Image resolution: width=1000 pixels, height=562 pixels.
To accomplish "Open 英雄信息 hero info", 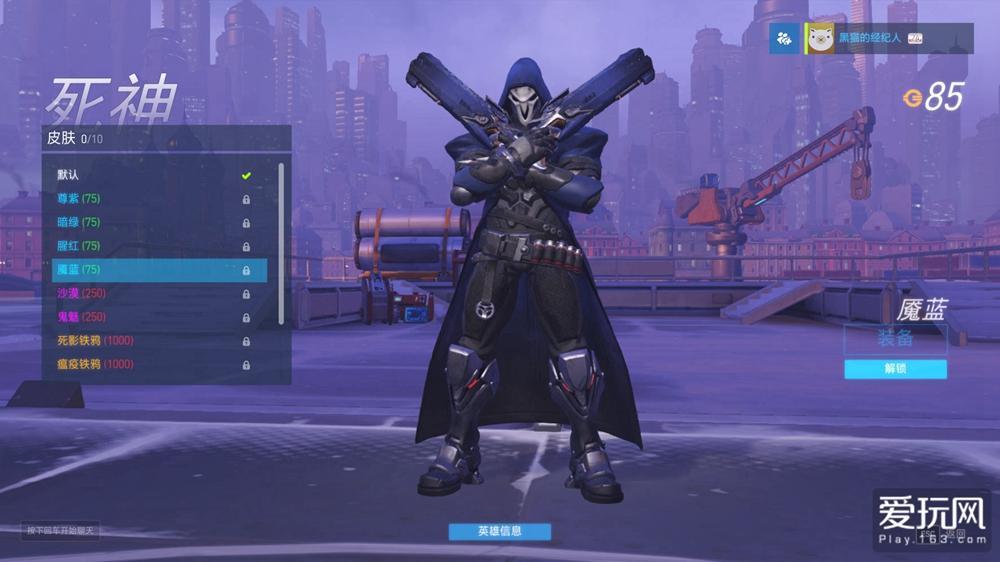I will point(499,531).
